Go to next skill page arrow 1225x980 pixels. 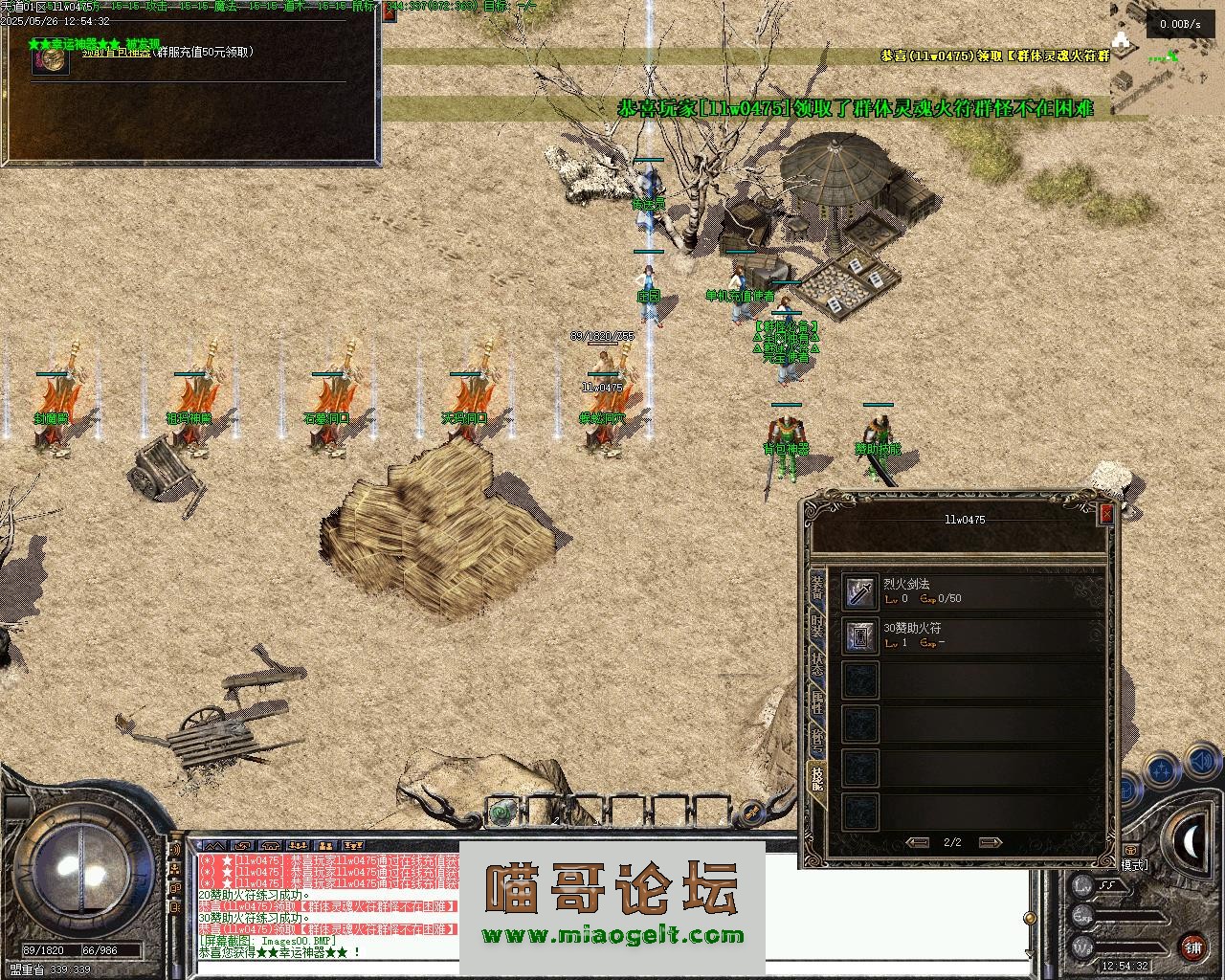991,842
